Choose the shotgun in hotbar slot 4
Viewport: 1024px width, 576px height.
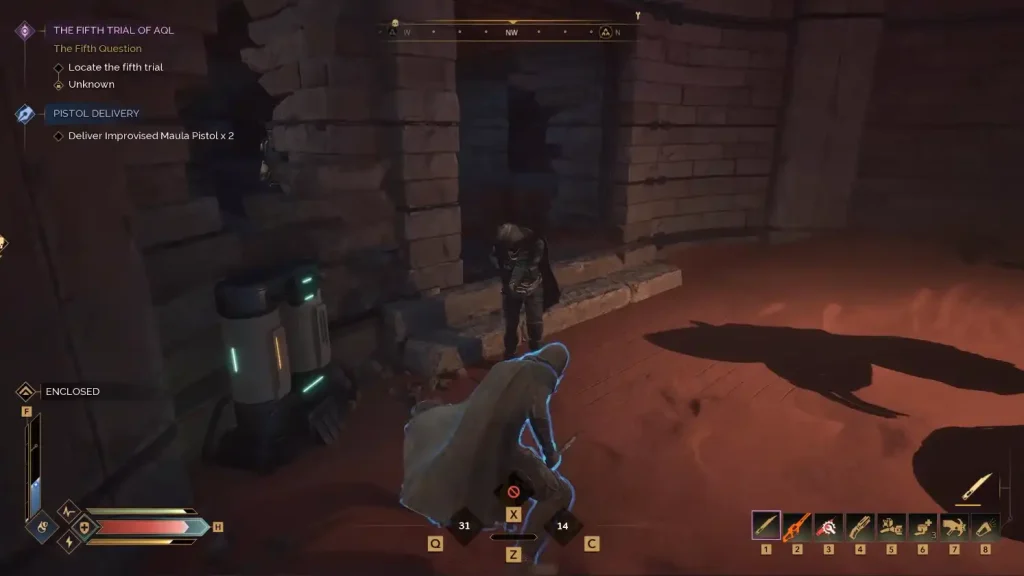click(x=860, y=526)
